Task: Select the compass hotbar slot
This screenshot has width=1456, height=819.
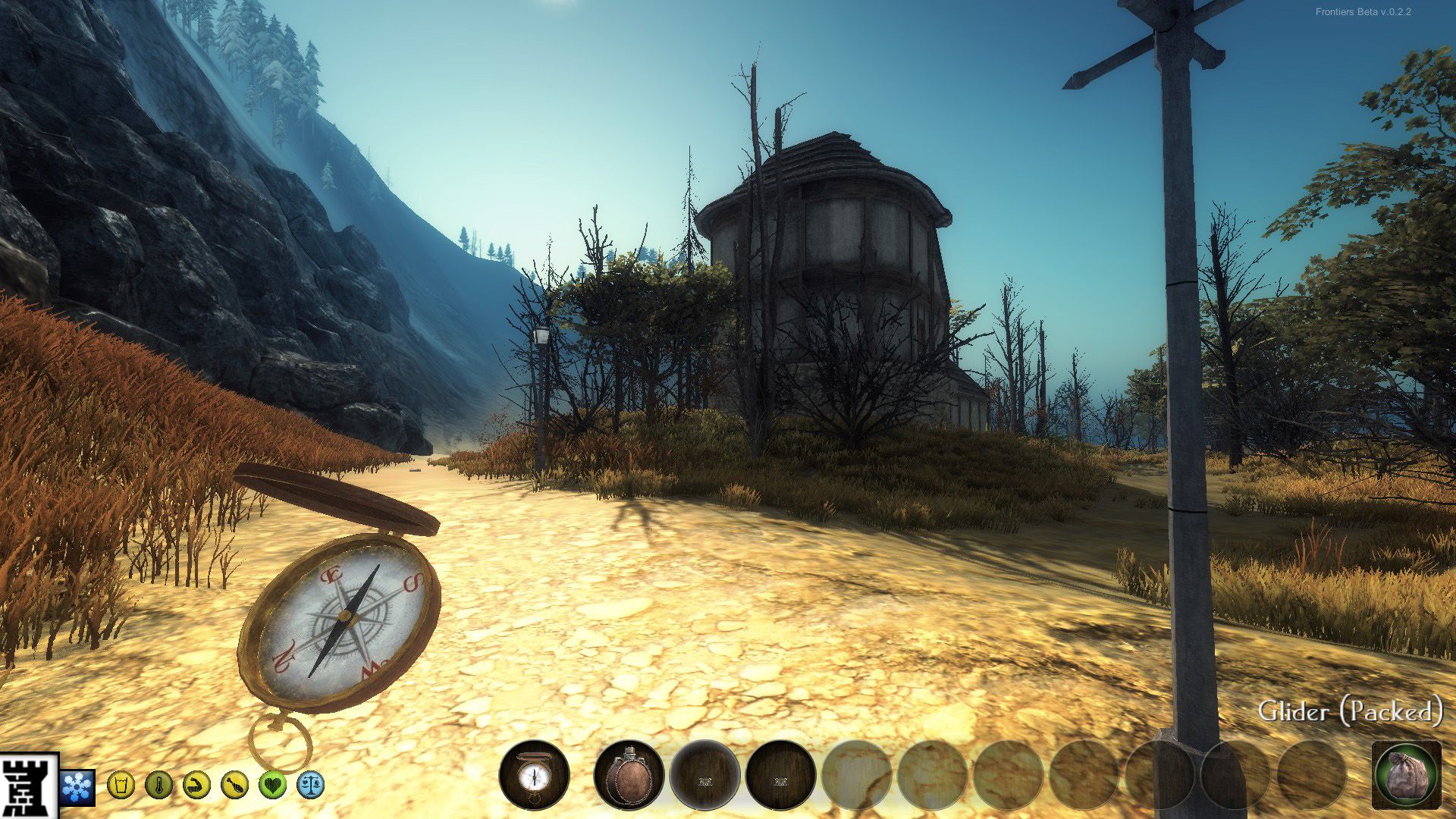Action: 535,775
